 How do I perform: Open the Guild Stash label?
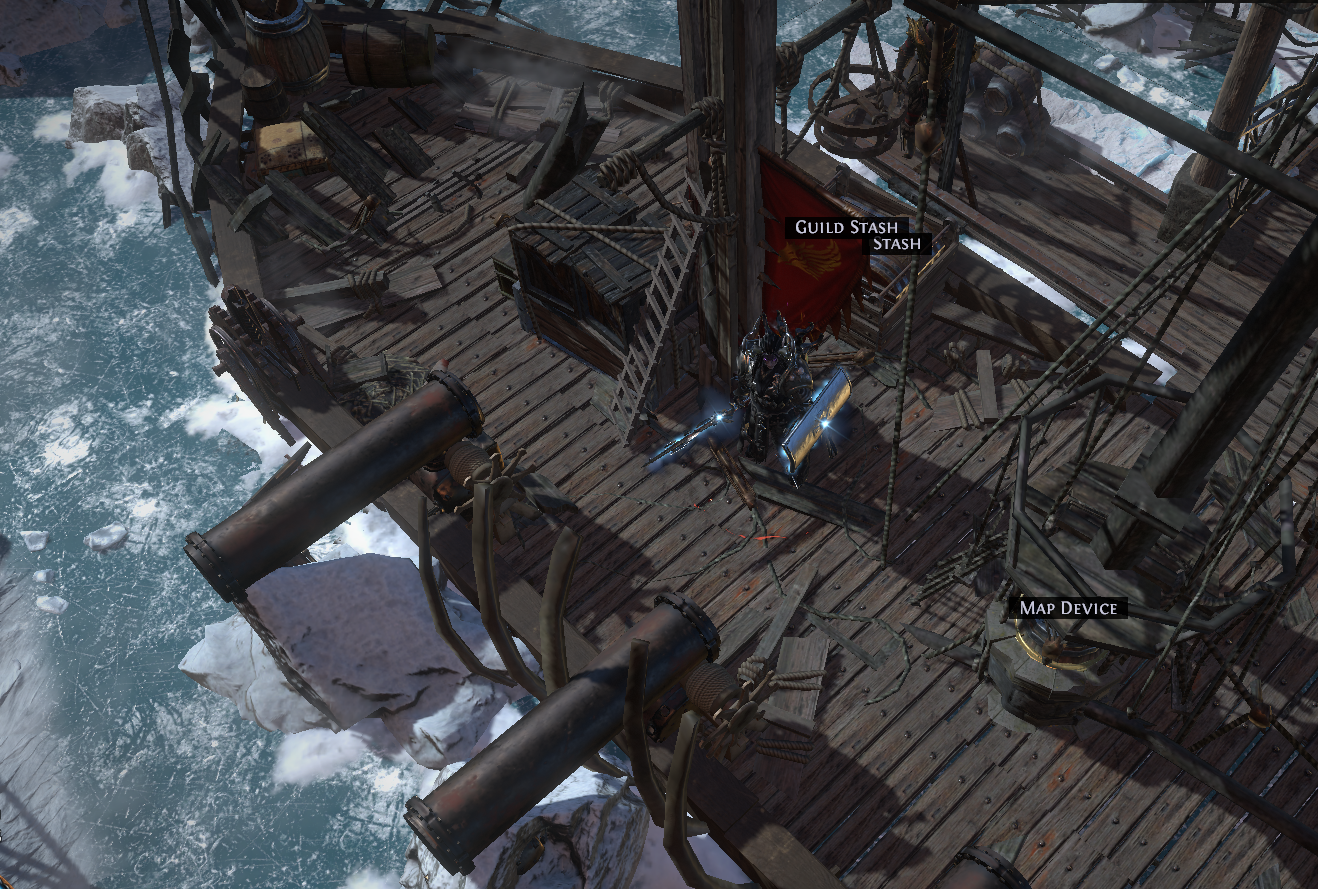point(846,227)
